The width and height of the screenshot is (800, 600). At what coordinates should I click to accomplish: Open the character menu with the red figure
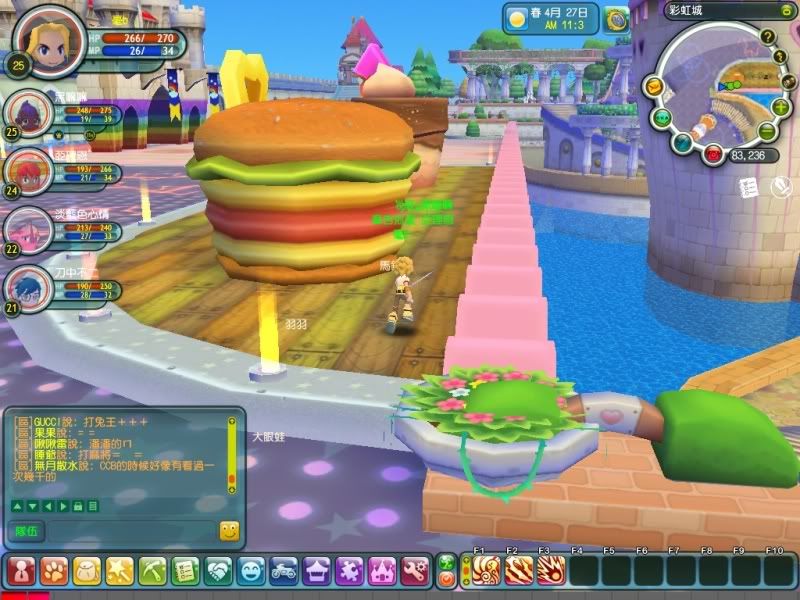[22, 571]
